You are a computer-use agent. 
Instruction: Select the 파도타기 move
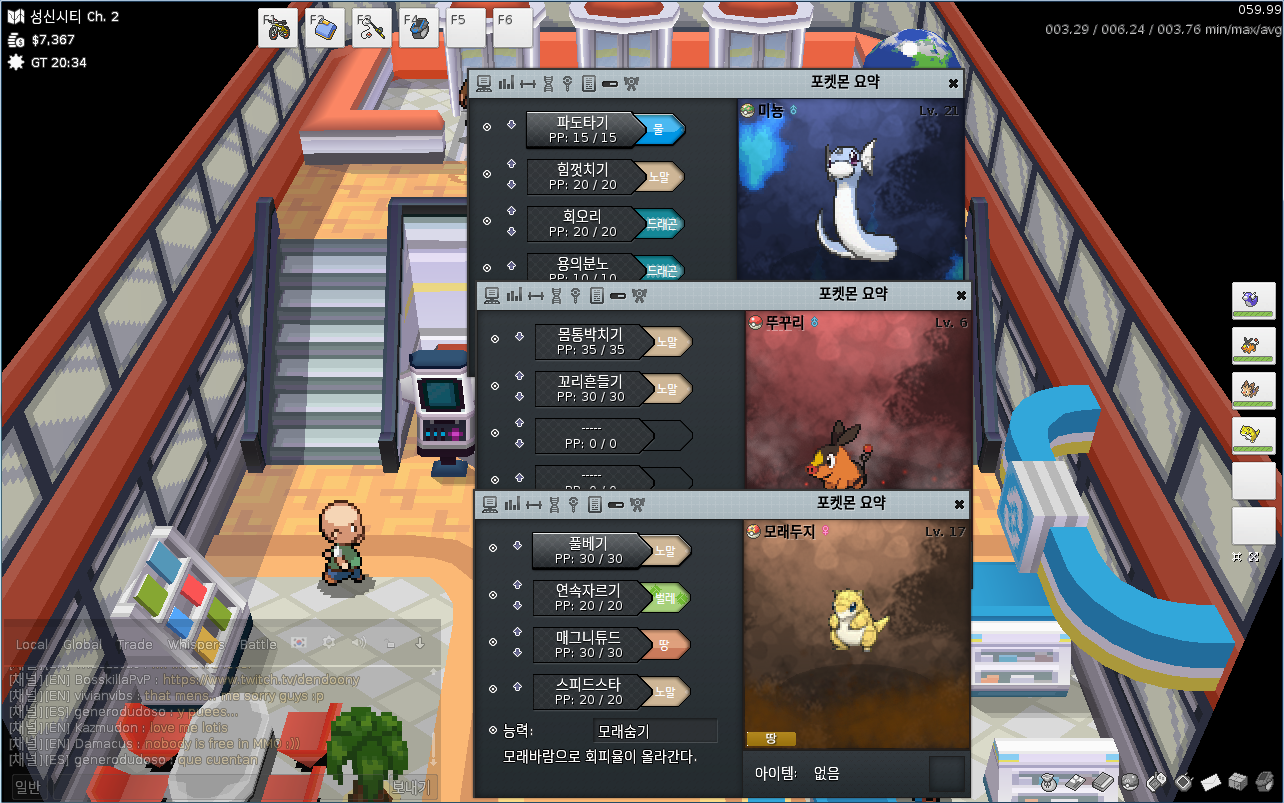(581, 129)
